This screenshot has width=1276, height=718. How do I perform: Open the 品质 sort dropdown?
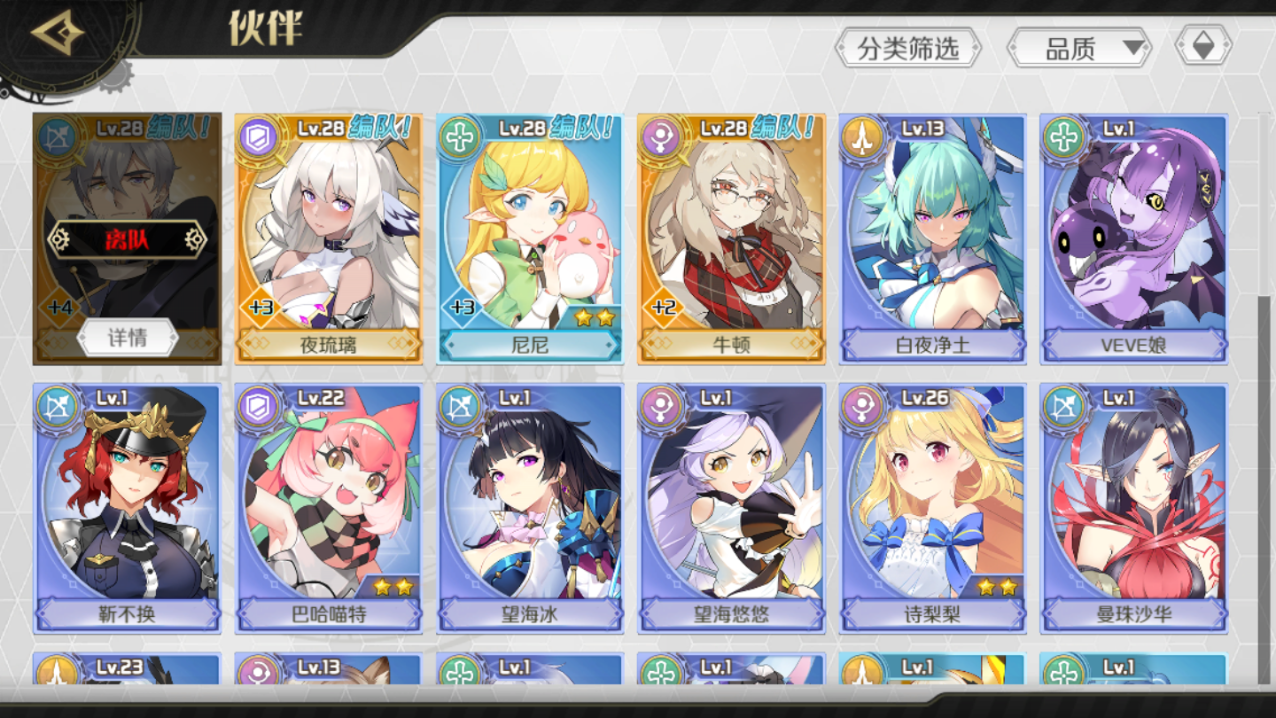pyautogui.click(x=1080, y=47)
